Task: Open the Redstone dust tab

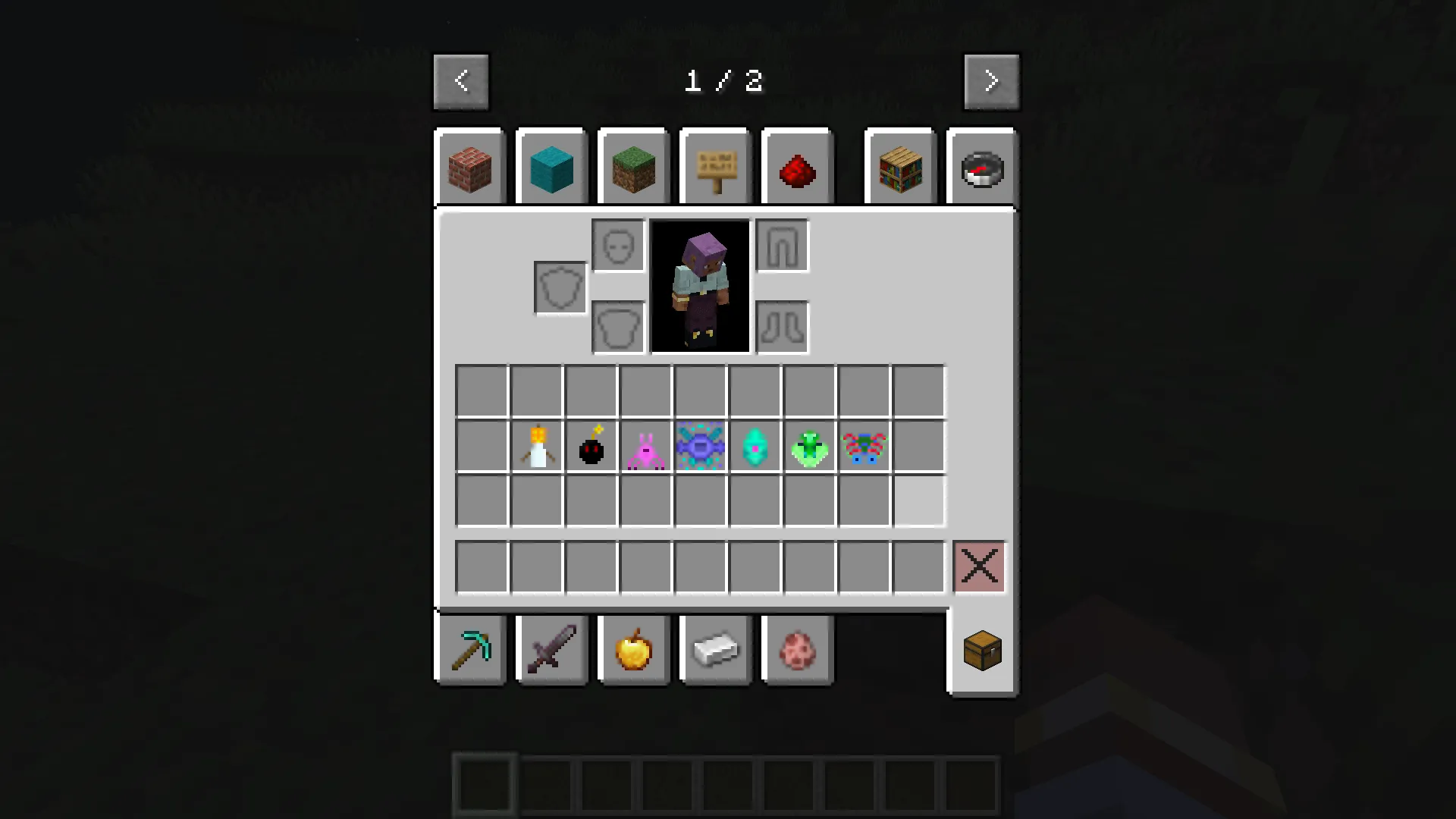Action: click(797, 168)
